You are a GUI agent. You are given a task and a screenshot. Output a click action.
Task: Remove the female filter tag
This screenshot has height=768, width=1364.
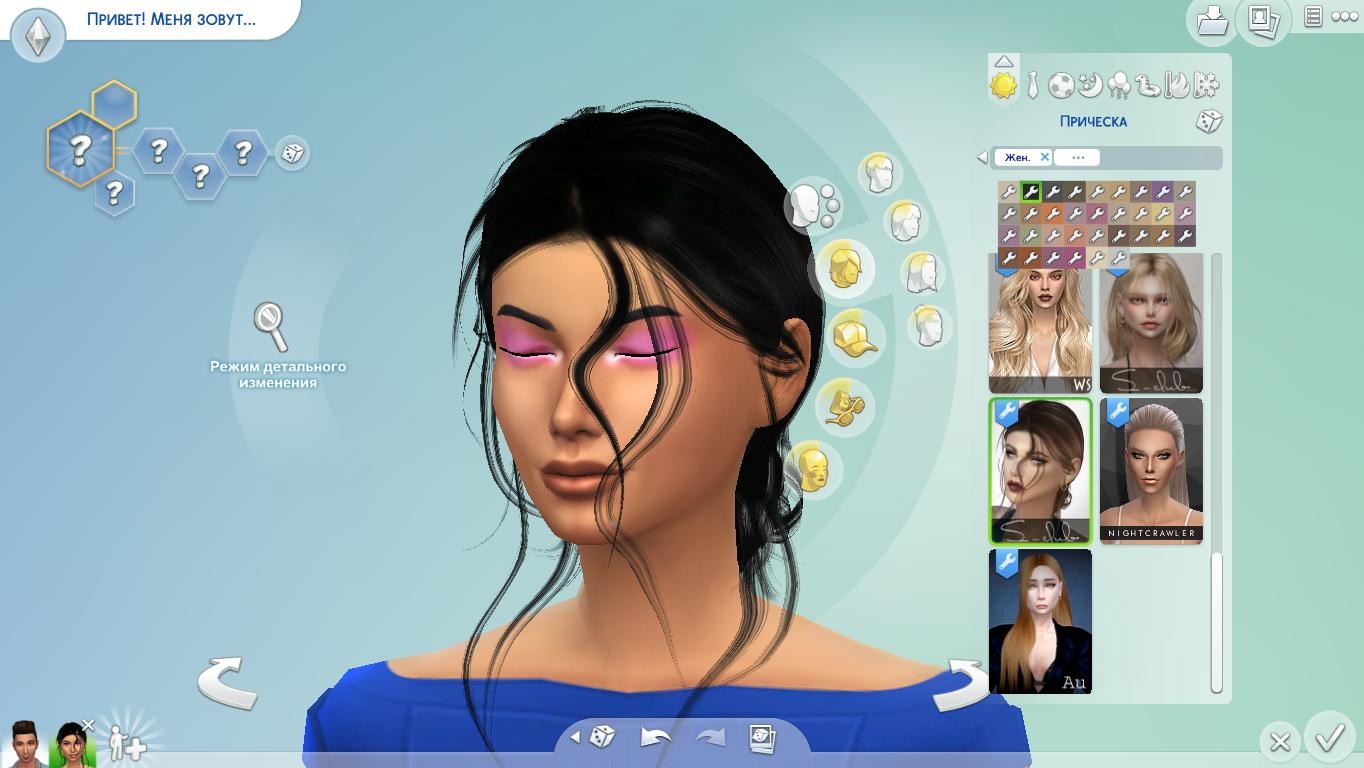[1044, 157]
